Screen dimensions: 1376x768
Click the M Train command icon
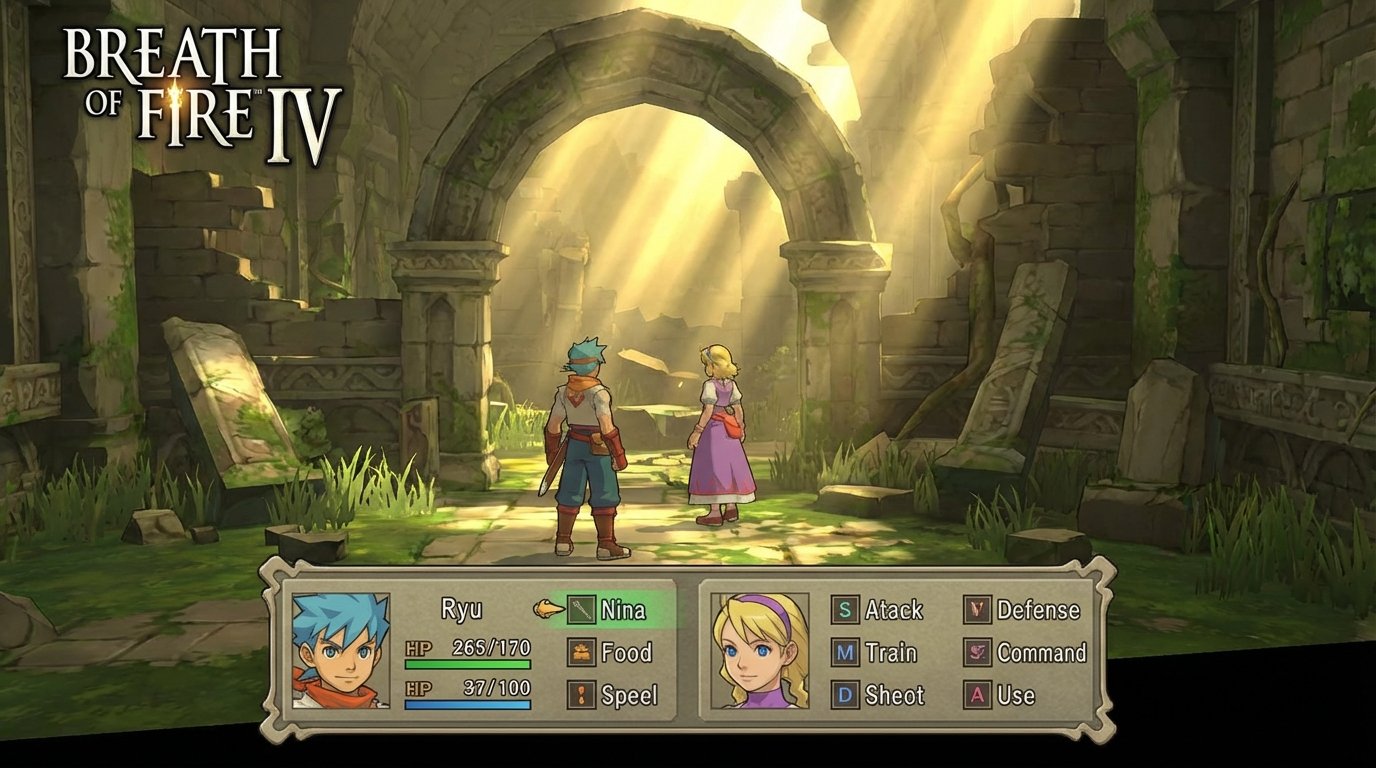tap(844, 654)
